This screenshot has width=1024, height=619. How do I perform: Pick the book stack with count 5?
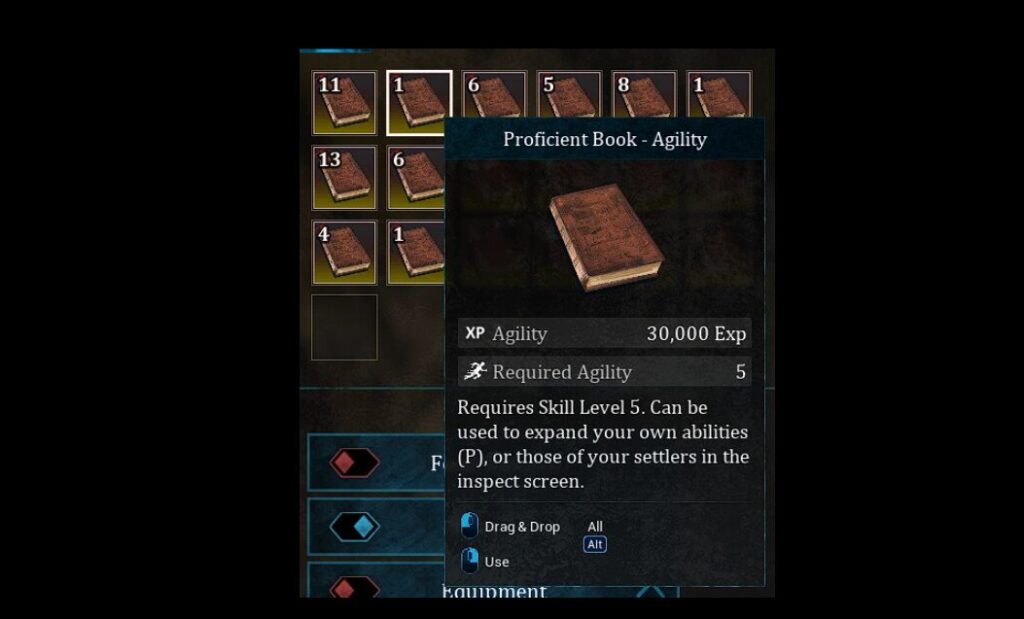(568, 95)
